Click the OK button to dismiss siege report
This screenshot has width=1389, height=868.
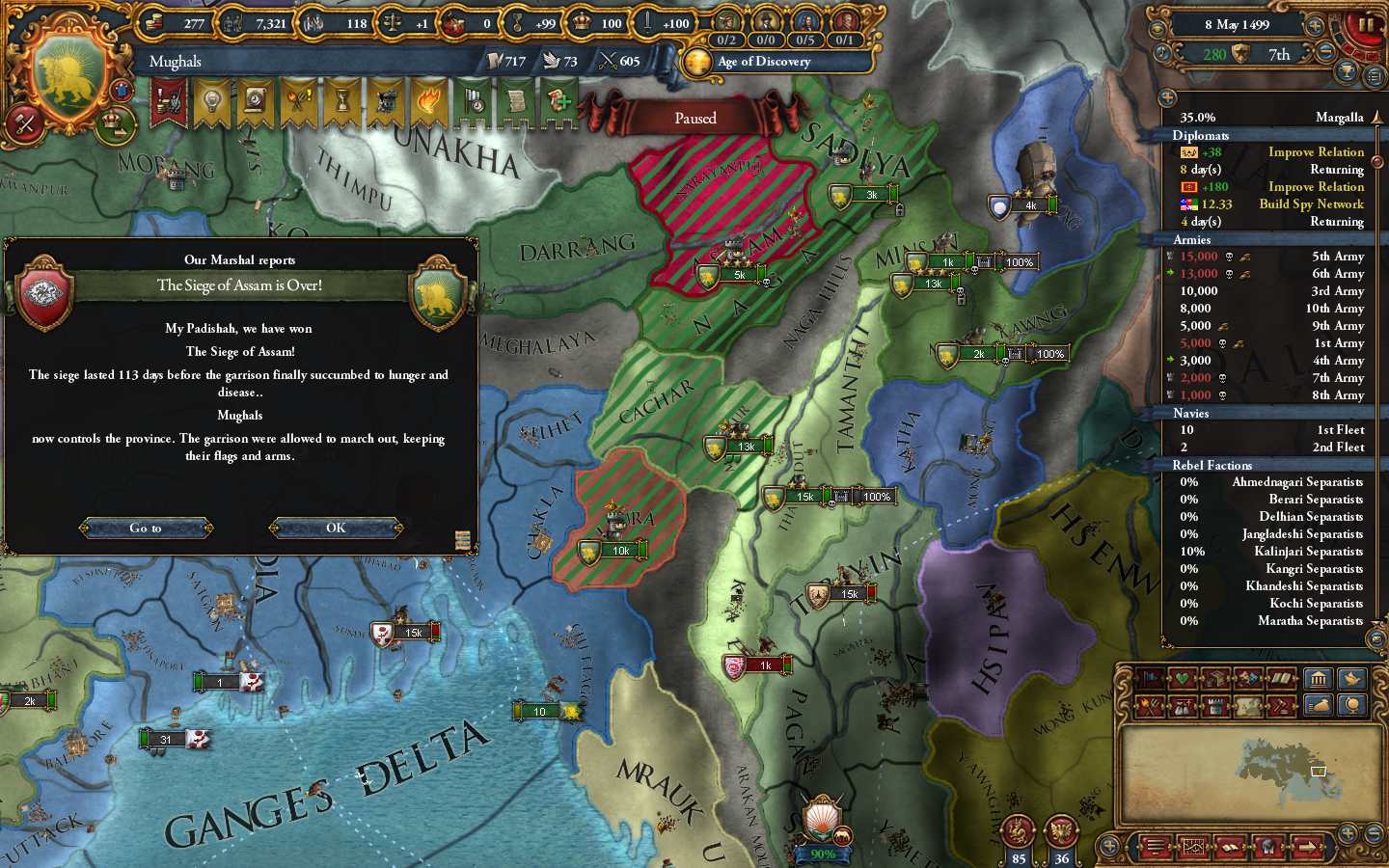pyautogui.click(x=336, y=528)
